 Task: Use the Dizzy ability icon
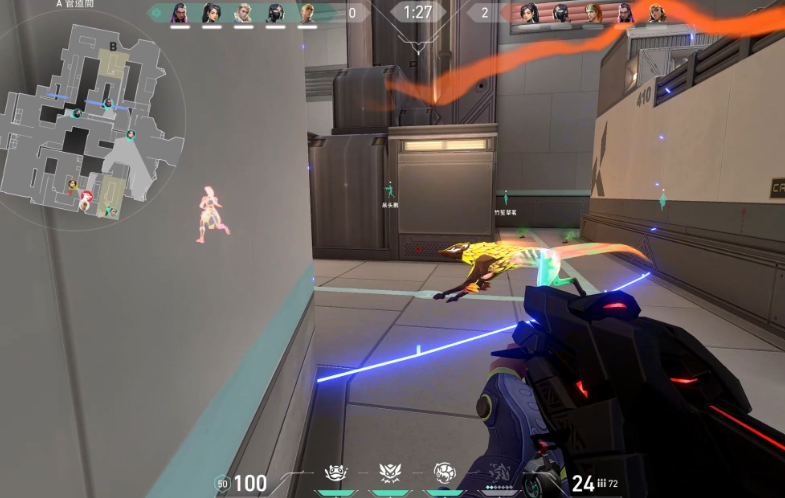click(390, 473)
